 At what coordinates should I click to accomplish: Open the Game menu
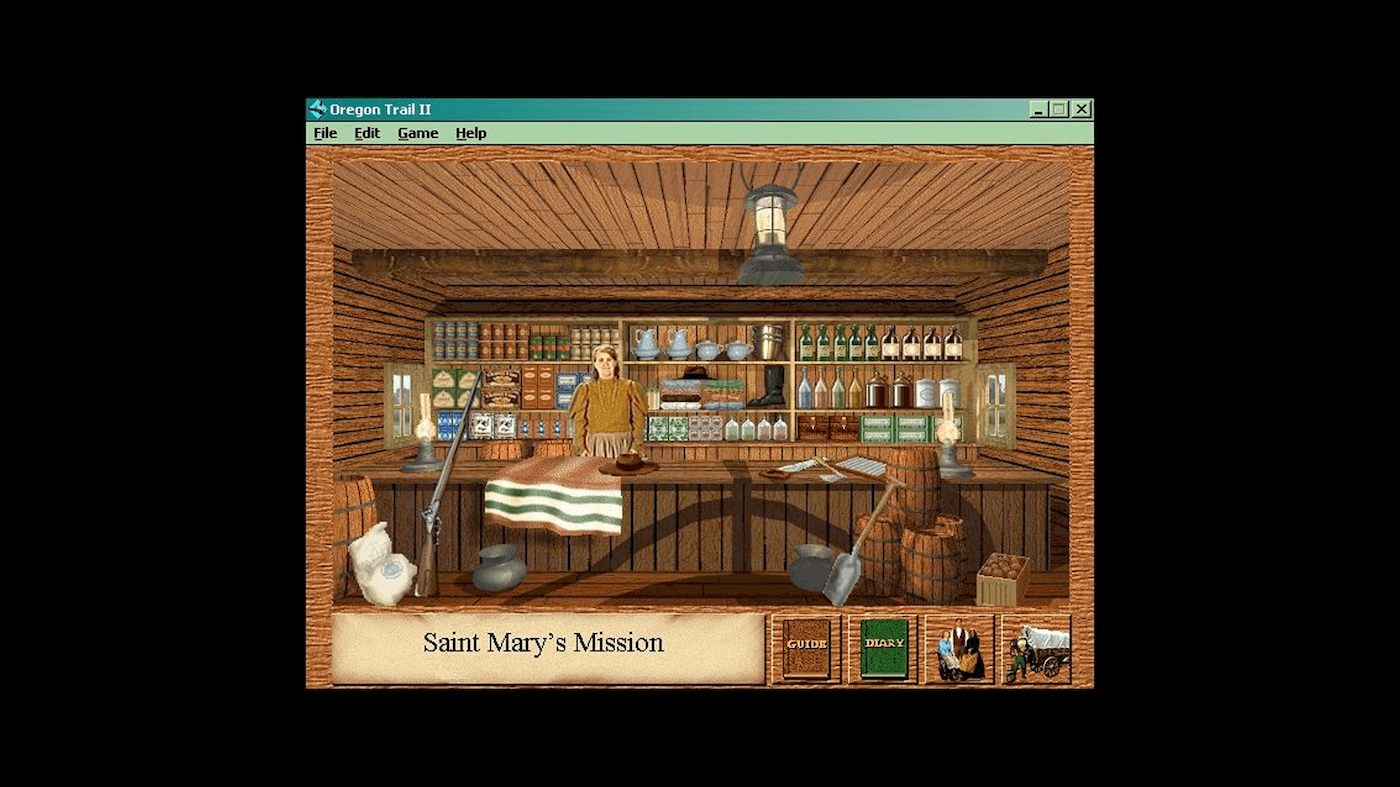pyautogui.click(x=417, y=132)
